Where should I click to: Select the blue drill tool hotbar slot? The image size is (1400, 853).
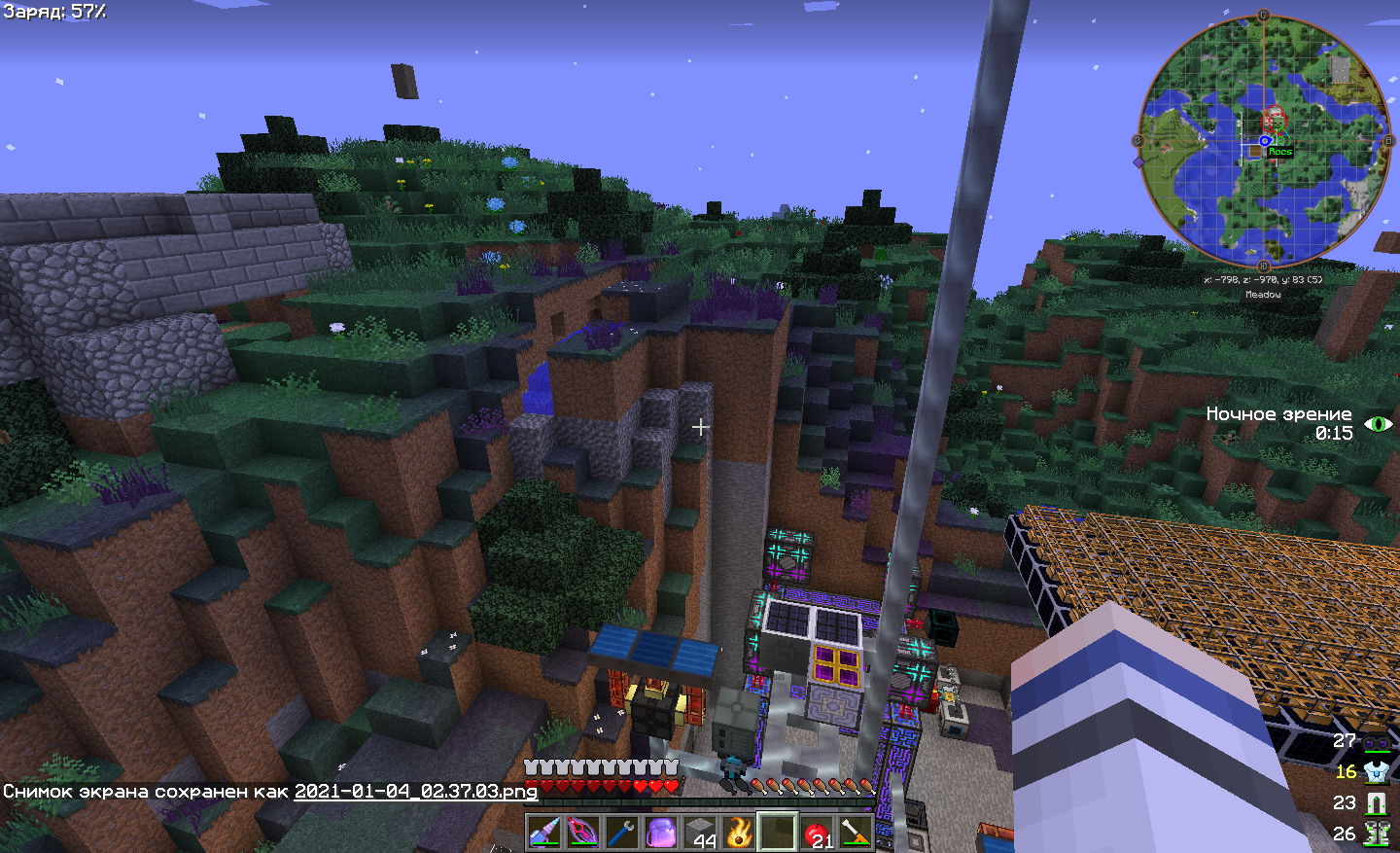click(544, 833)
